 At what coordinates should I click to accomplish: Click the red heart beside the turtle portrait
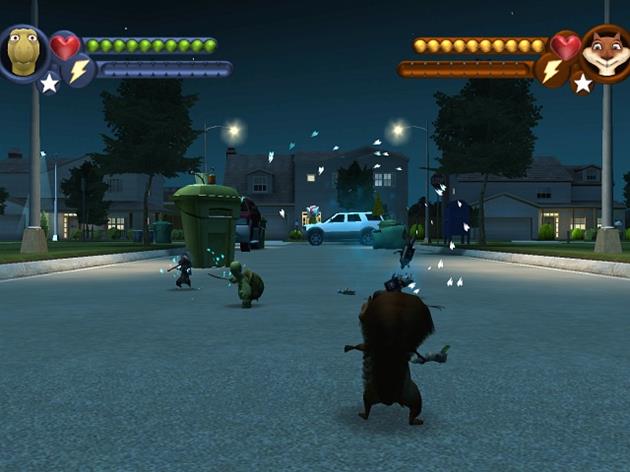65,45
